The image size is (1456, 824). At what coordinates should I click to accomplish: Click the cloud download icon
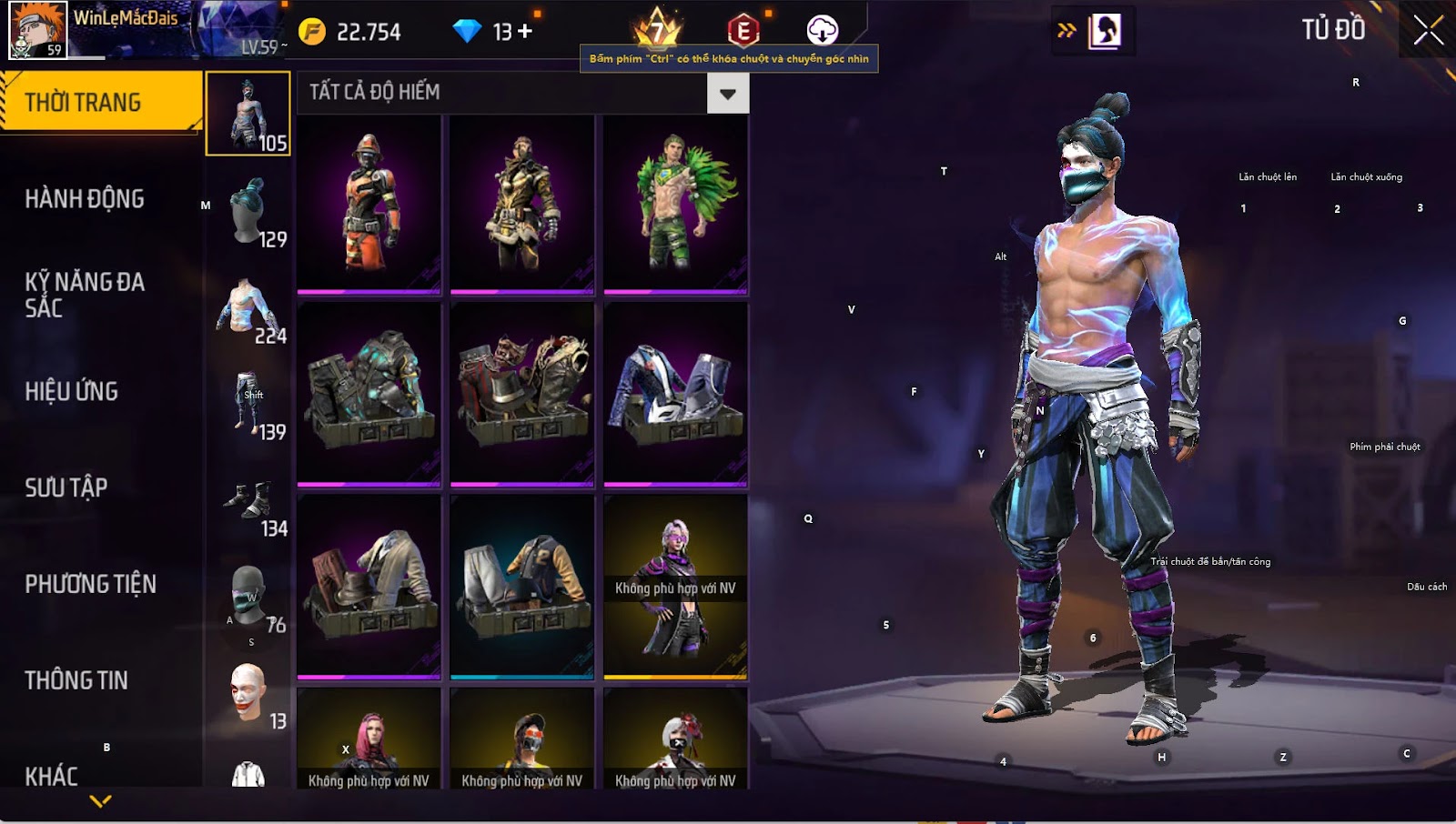click(822, 30)
